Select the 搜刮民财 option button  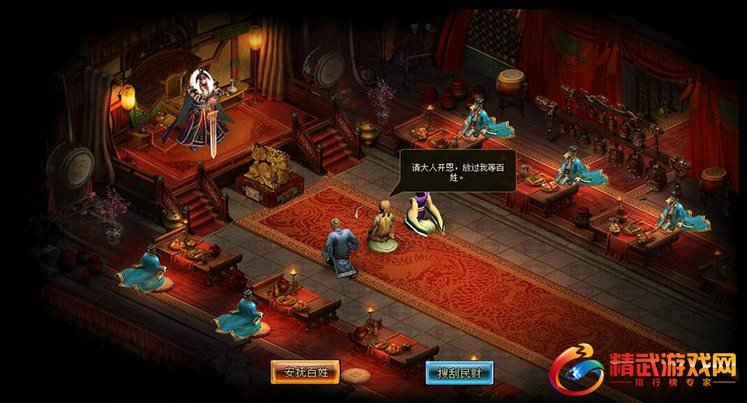(457, 371)
